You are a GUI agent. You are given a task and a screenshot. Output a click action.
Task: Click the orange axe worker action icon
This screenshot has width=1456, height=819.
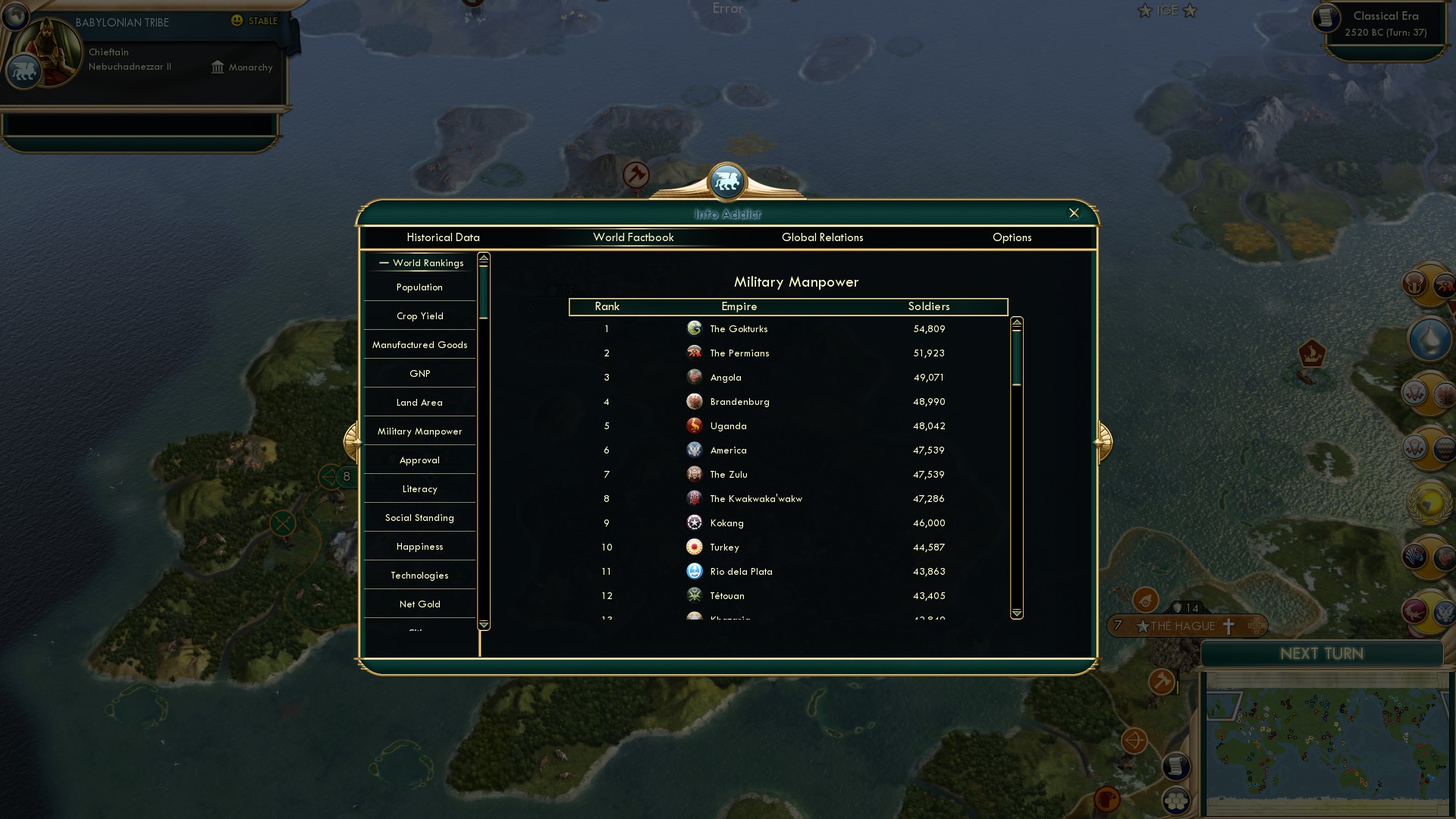tap(1161, 682)
